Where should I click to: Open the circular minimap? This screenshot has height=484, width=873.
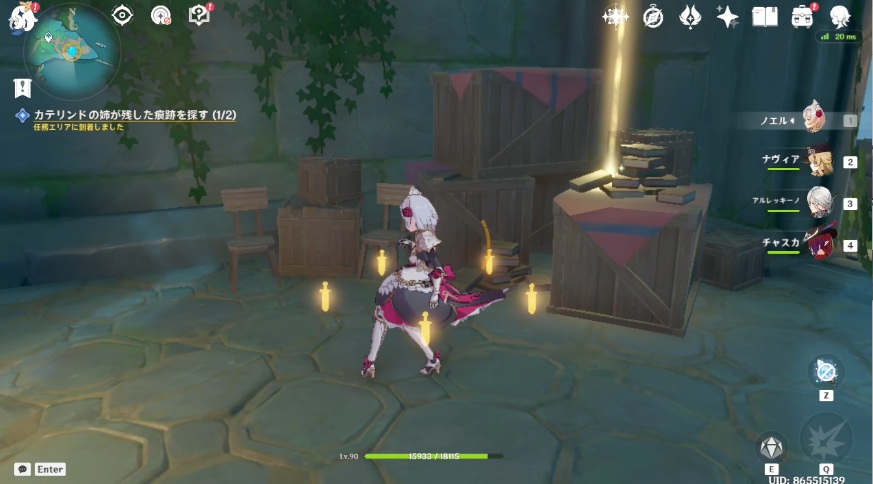pyautogui.click(x=71, y=51)
